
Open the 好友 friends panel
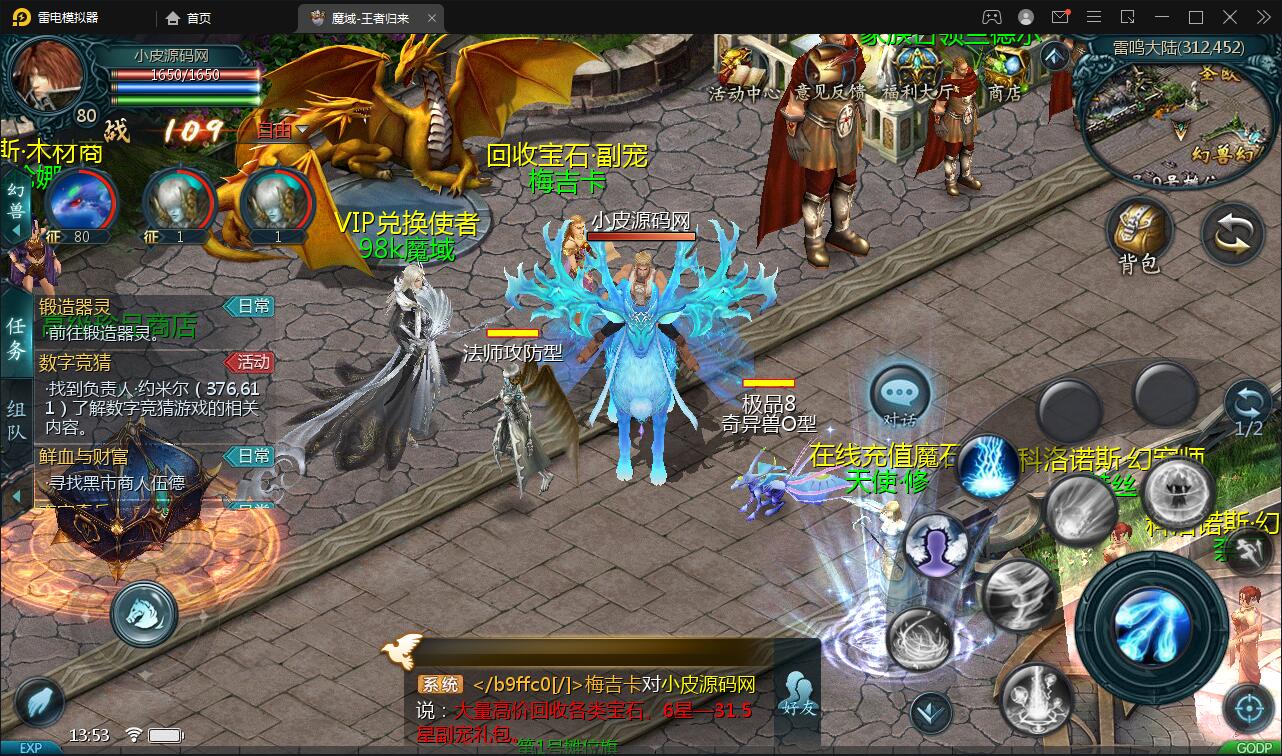tap(798, 692)
